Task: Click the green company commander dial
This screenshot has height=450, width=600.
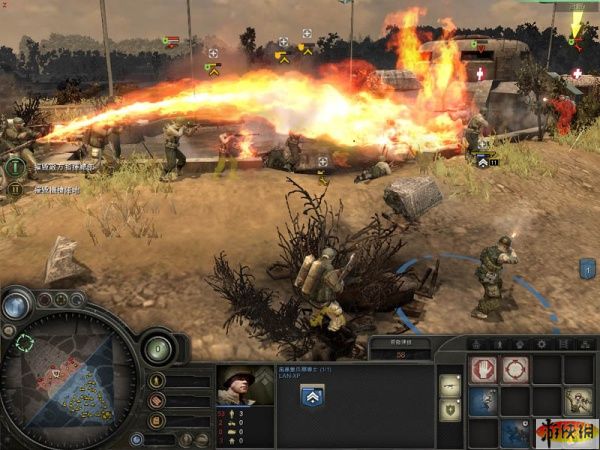Action: (x=158, y=349)
